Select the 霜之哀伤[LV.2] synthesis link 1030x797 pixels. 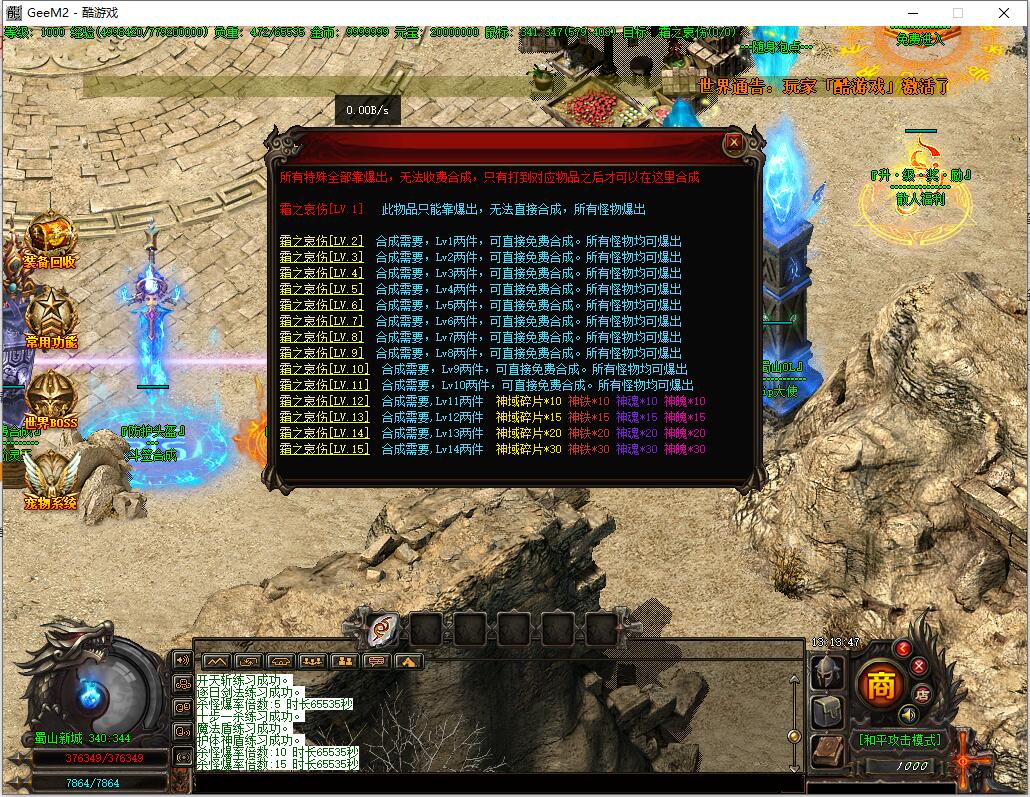(321, 241)
